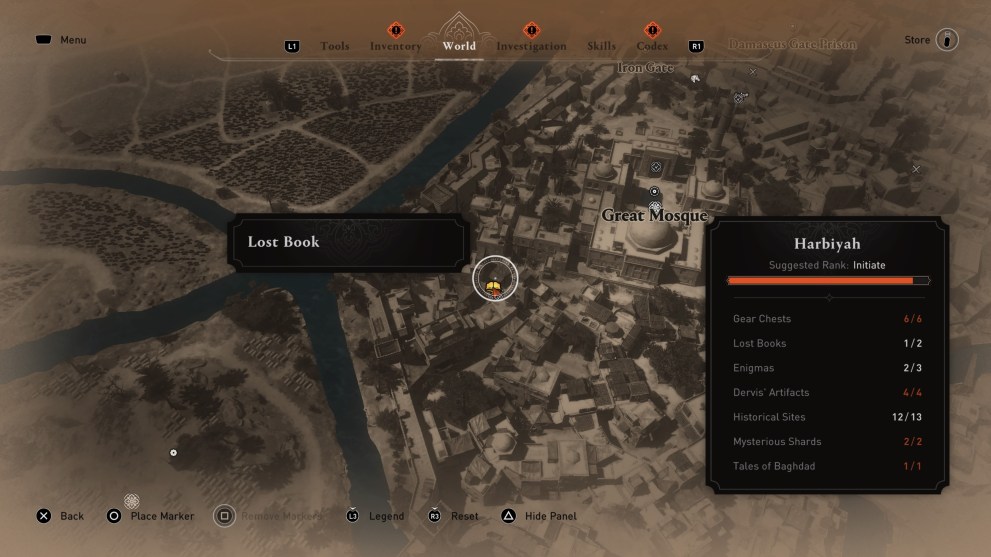
Task: Choose the Mysterious Shards row
Action: pyautogui.click(x=828, y=441)
